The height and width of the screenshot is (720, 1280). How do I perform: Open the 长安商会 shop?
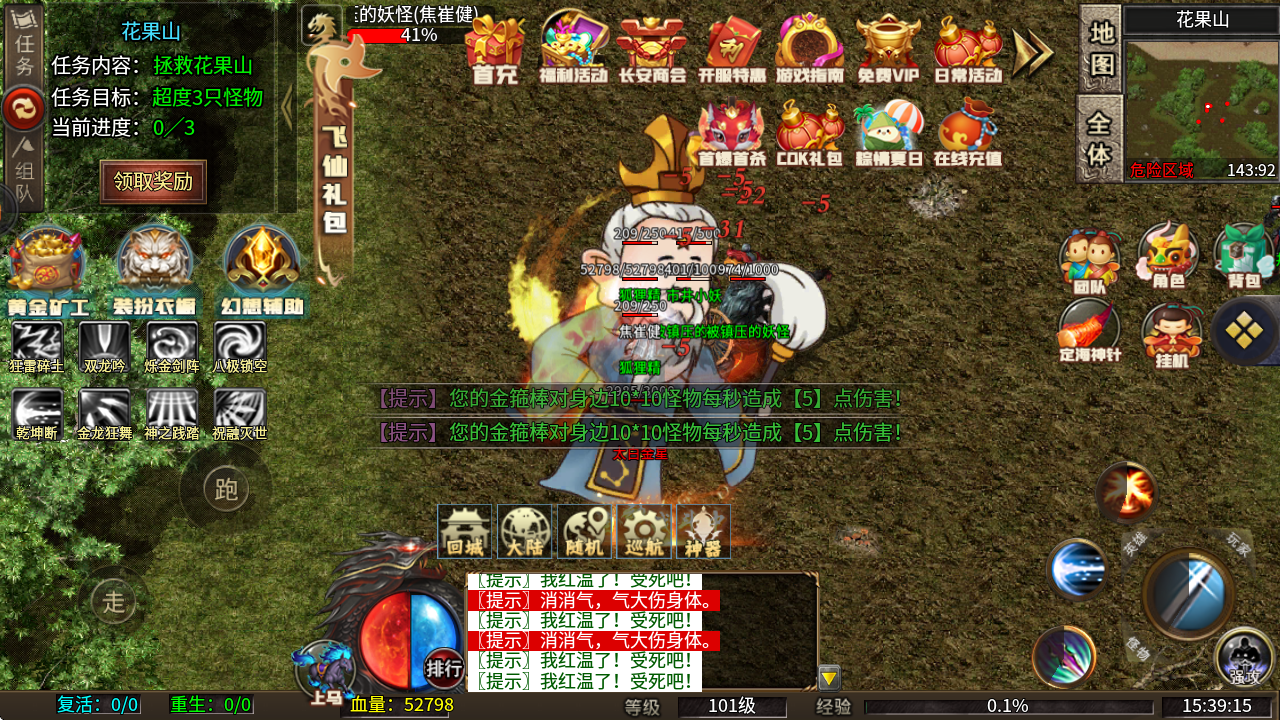coord(652,50)
